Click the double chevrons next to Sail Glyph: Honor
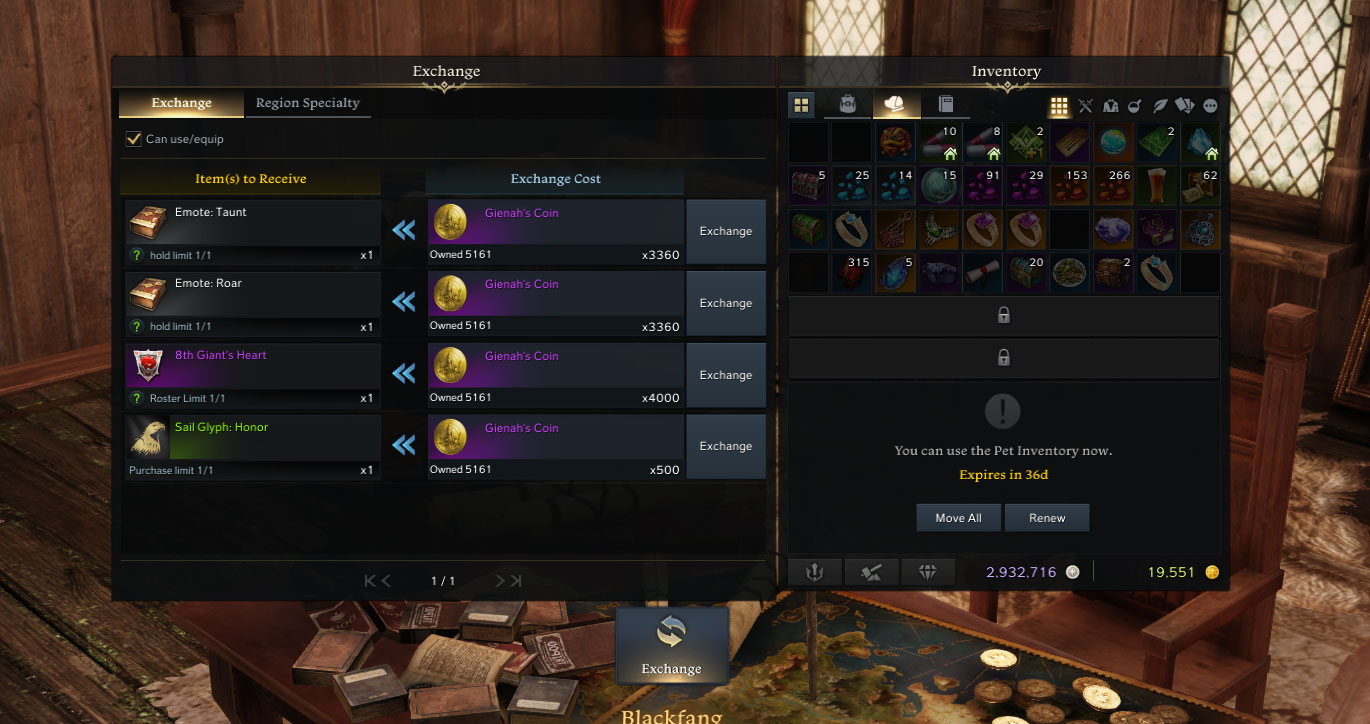This screenshot has width=1370, height=724. 403,445
